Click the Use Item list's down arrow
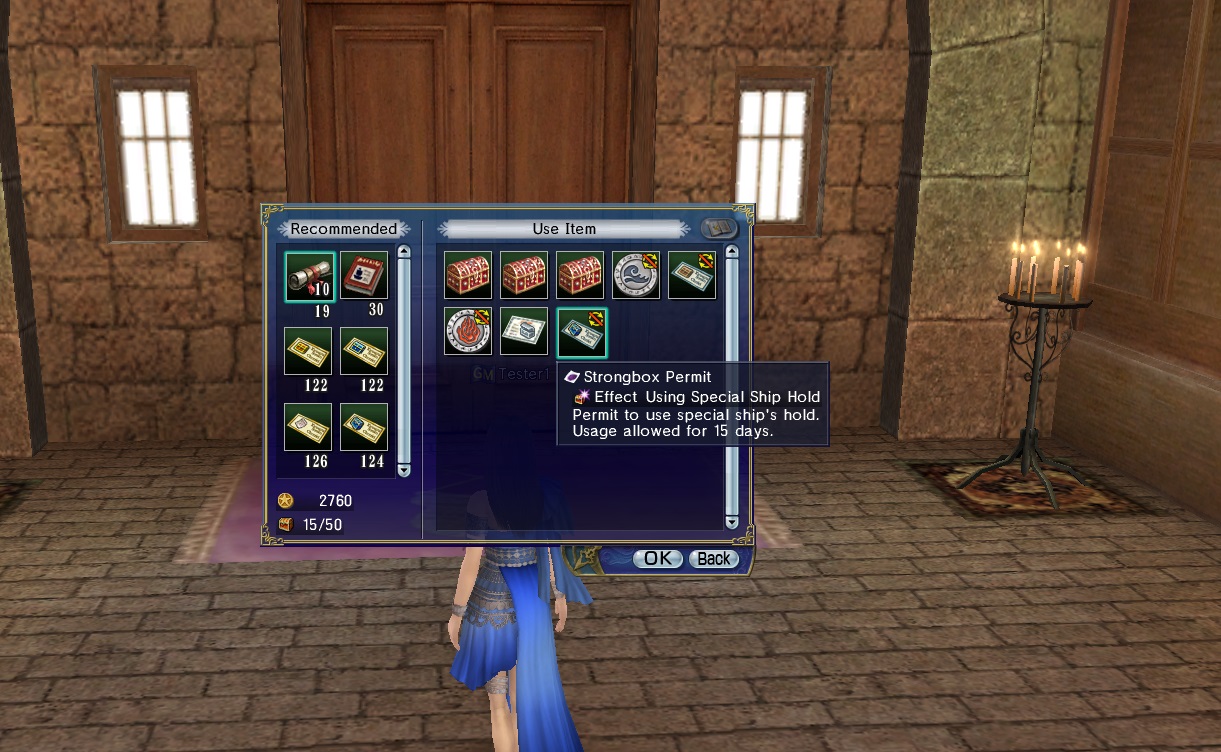The height and width of the screenshot is (752, 1221). pos(731,522)
